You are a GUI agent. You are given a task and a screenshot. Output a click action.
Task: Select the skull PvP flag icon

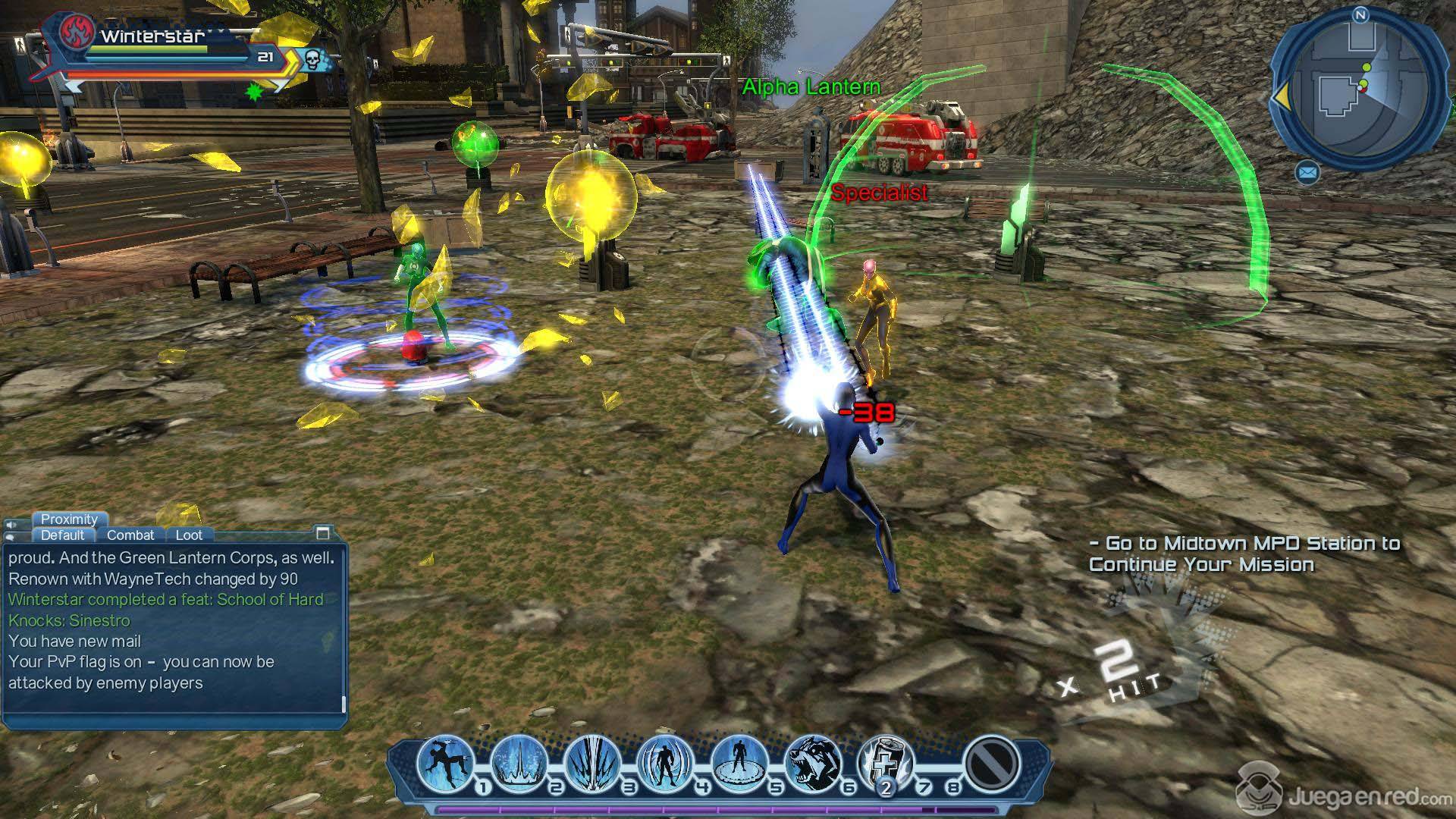coord(312,58)
